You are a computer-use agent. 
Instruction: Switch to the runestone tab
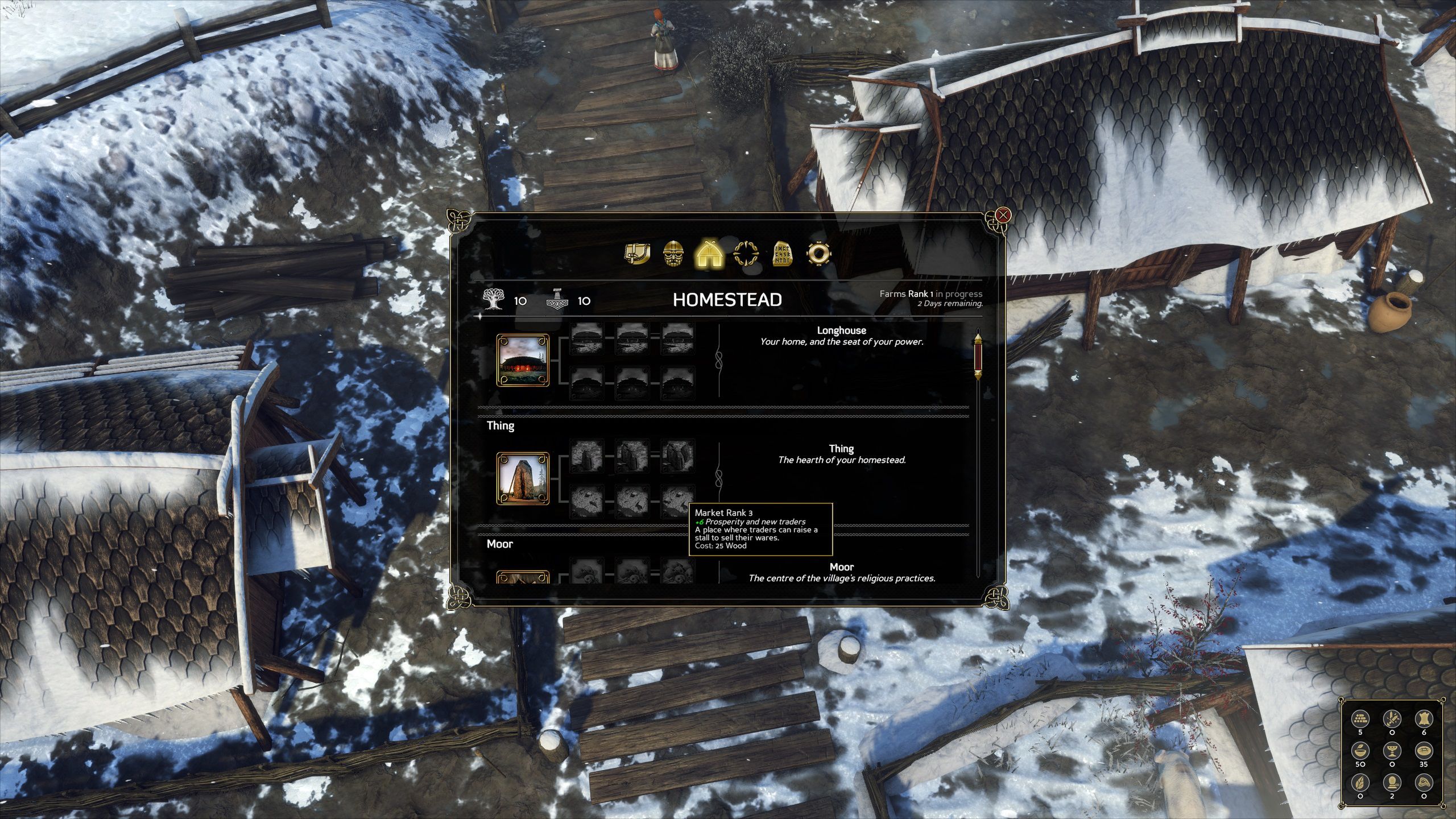(782, 254)
